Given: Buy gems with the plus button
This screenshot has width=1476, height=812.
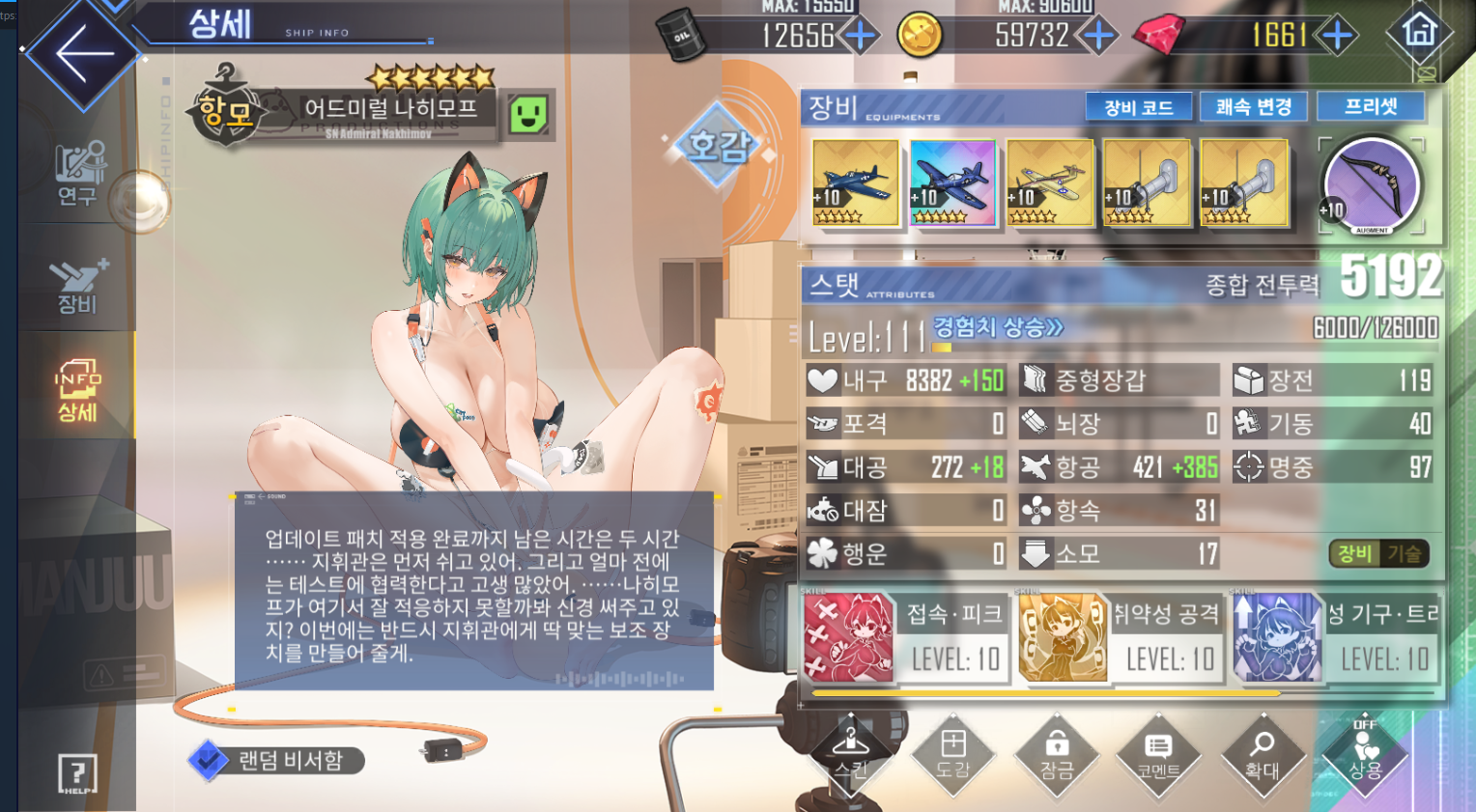Looking at the screenshot, I should click(x=1337, y=36).
